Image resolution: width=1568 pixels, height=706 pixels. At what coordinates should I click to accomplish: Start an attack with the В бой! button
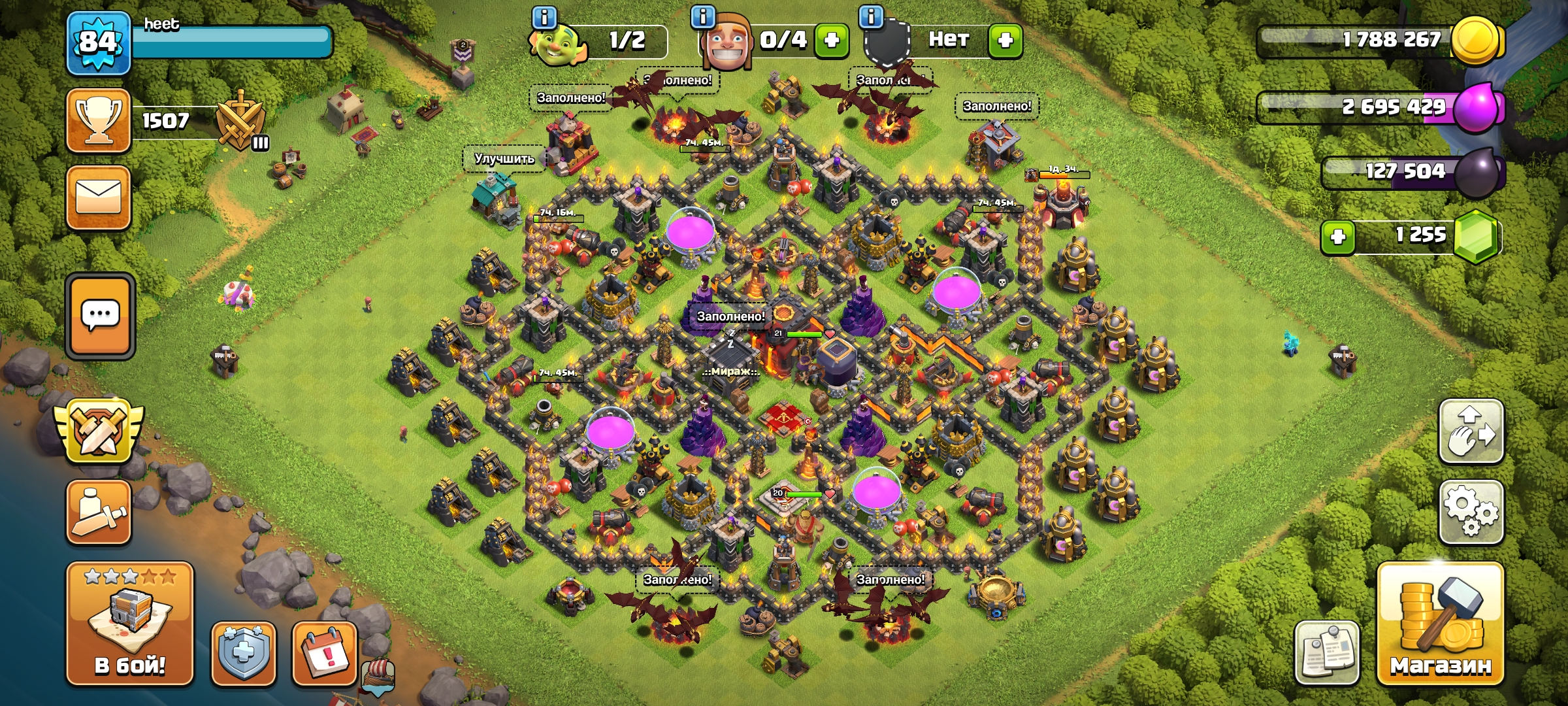click(x=129, y=623)
